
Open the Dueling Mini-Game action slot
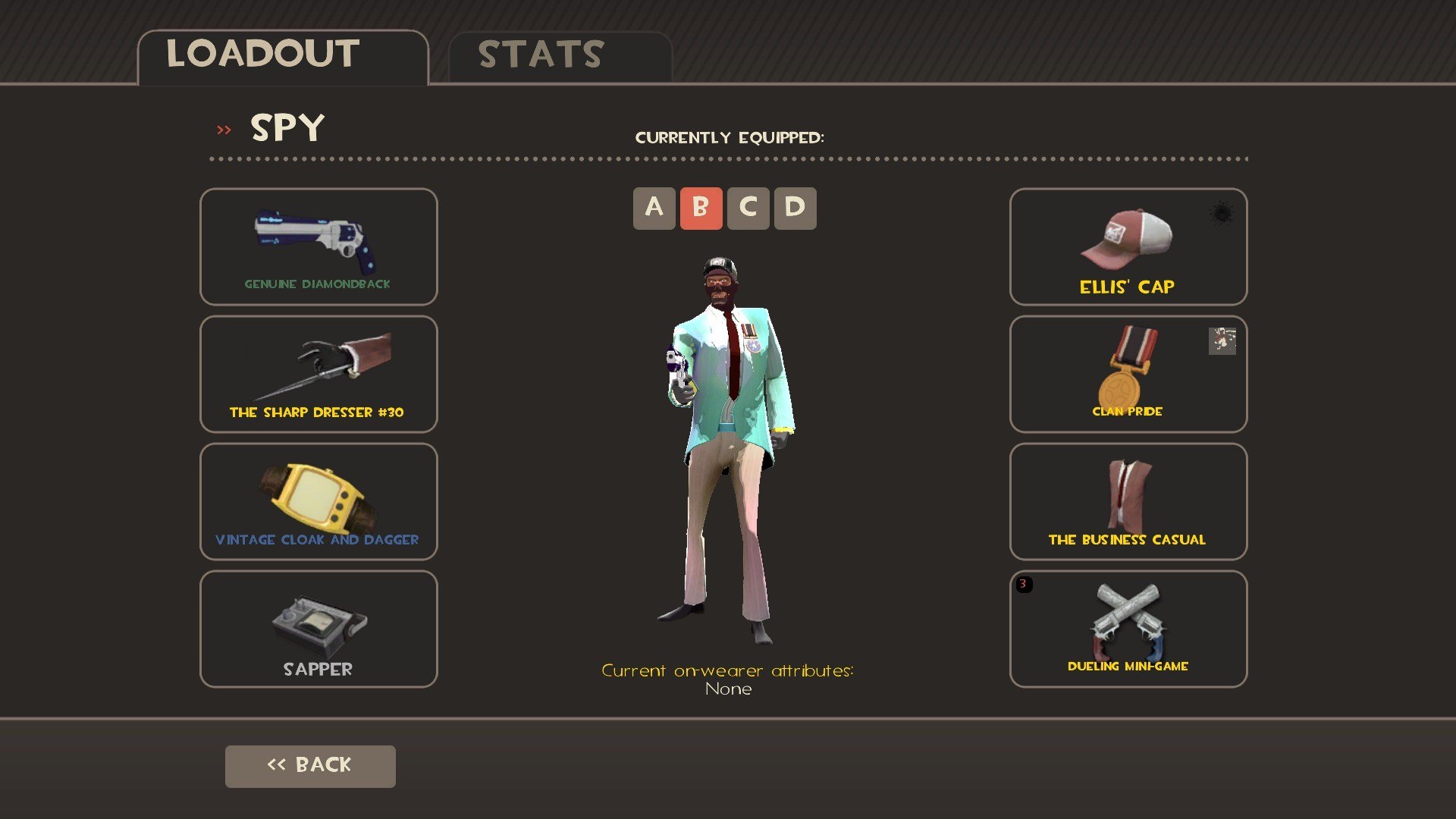pos(1128,629)
